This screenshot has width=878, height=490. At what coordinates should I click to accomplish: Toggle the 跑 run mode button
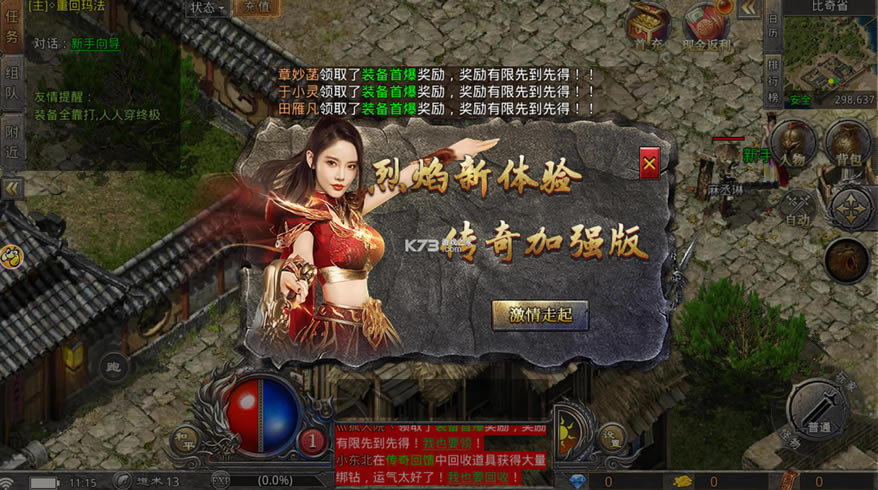click(112, 366)
